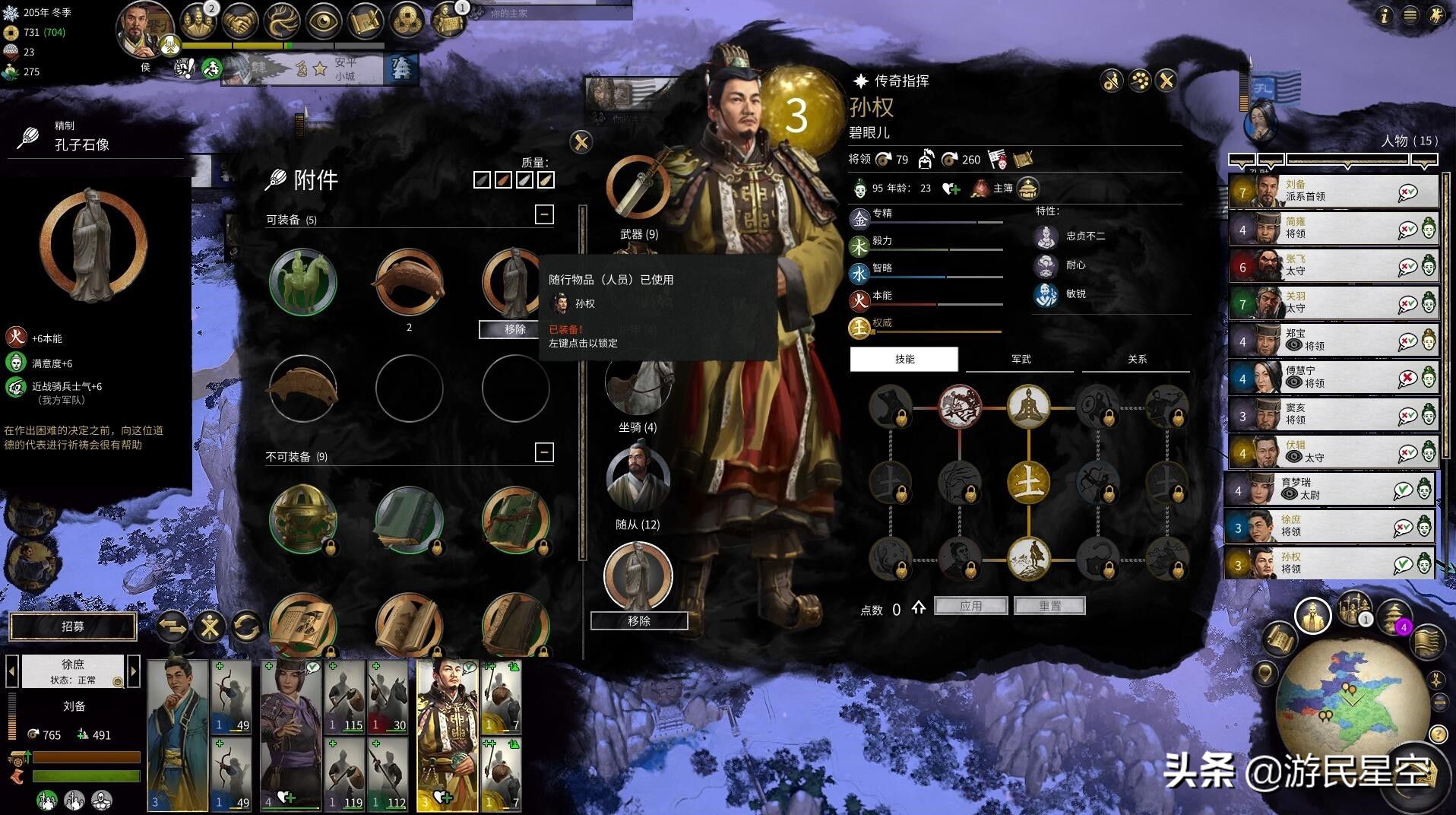This screenshot has width=1456, height=815.
Task: Adjust the zoom slider next to the minimap
Action: point(1439,702)
